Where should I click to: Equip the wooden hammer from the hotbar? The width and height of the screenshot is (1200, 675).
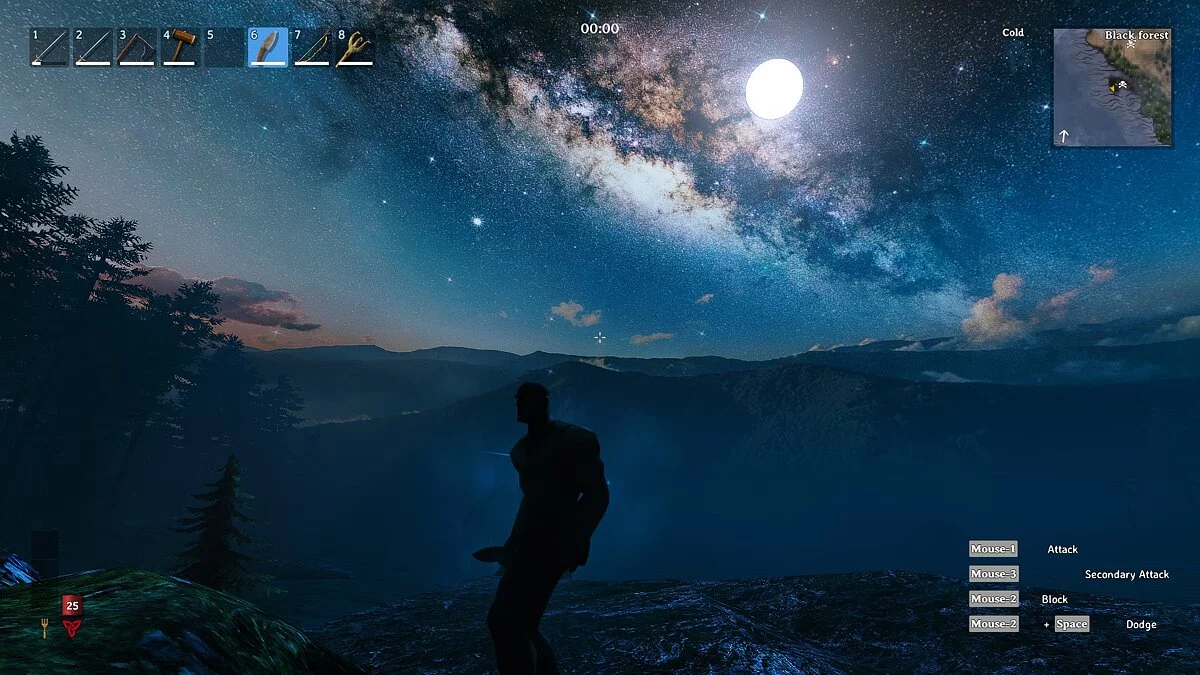(x=180, y=47)
